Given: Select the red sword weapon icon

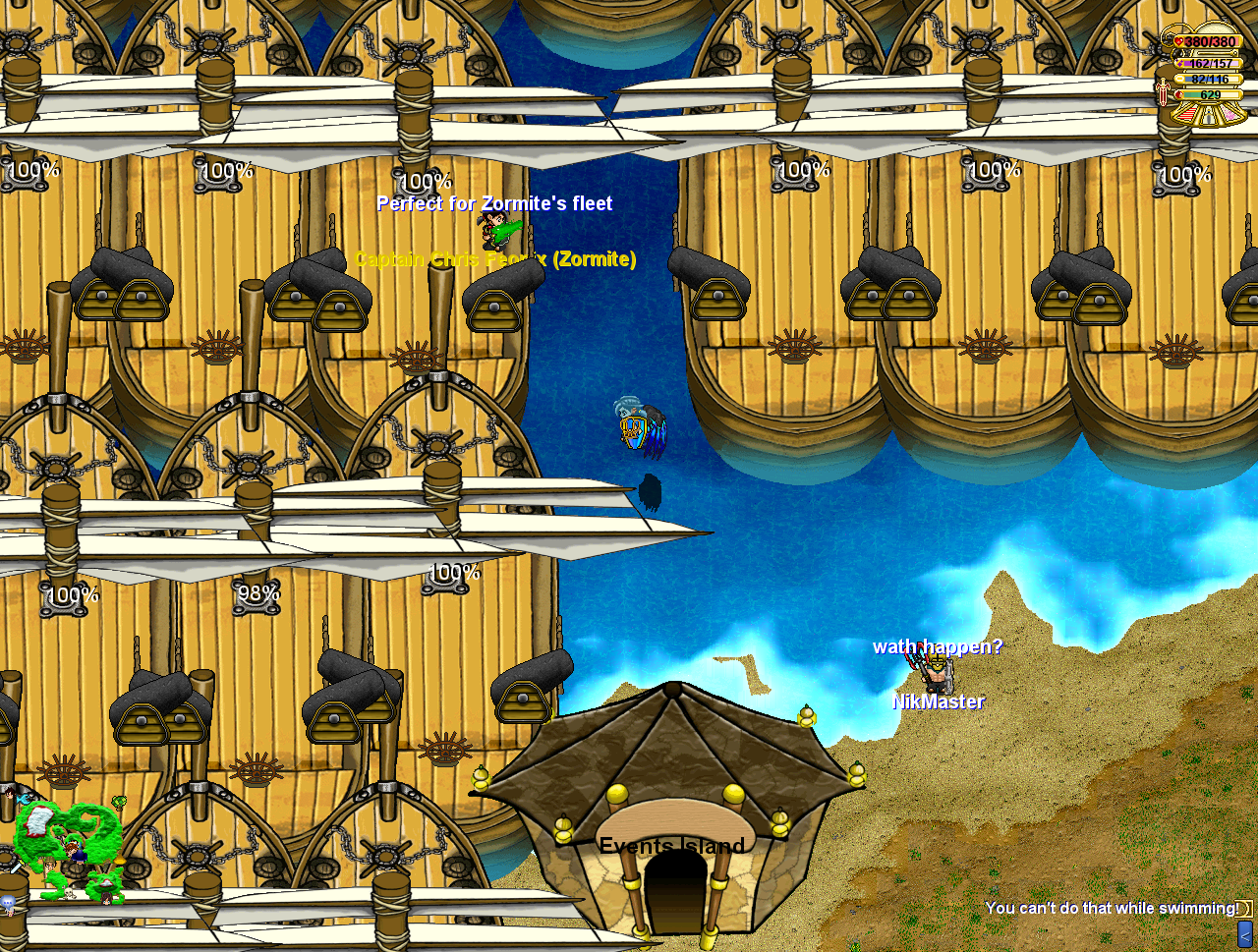Looking at the screenshot, I should click(1163, 93).
